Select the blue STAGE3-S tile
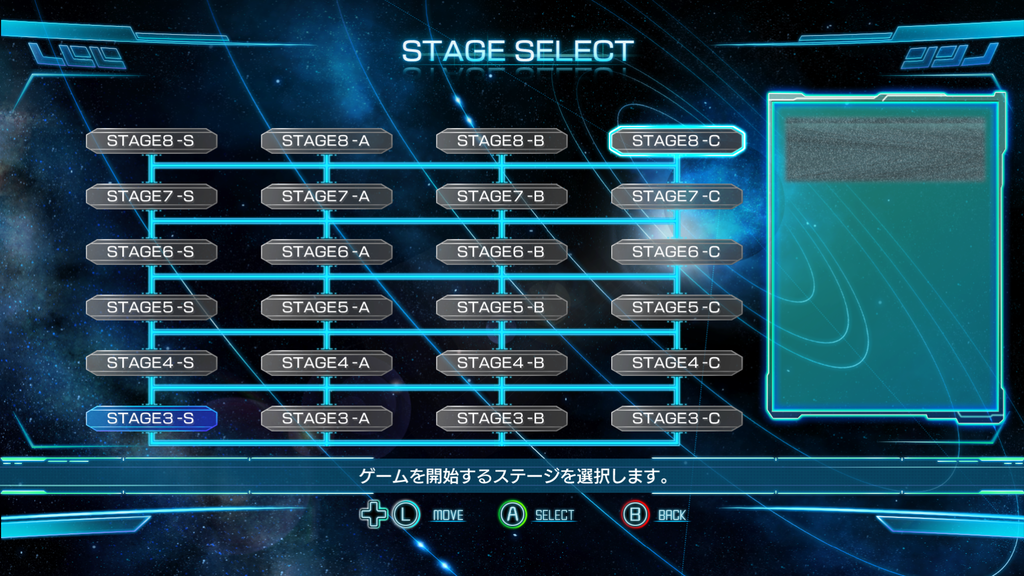The image size is (1024, 576). (151, 418)
